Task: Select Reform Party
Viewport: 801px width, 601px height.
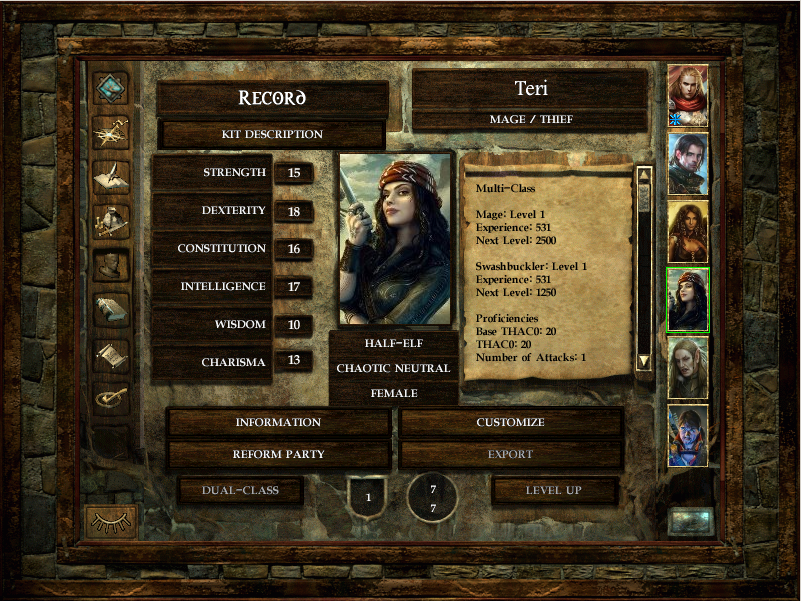Action: [x=278, y=455]
